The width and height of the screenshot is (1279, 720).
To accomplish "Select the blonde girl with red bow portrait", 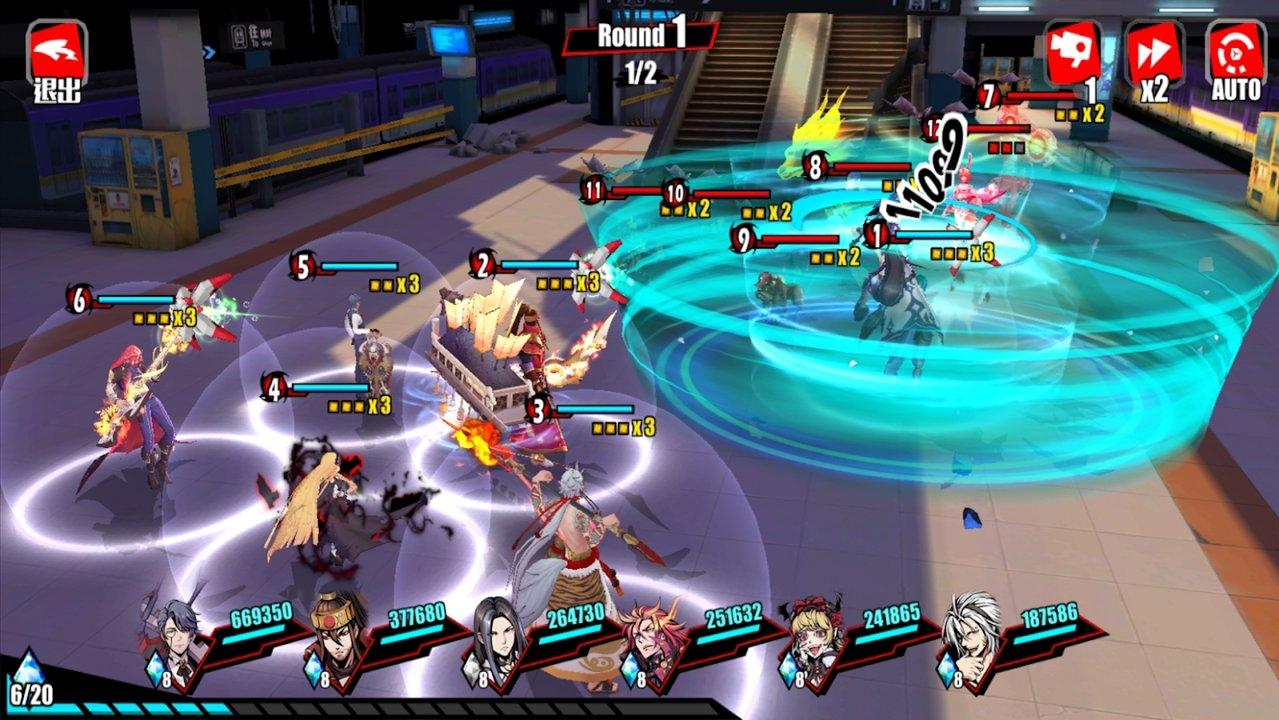I will coord(811,638).
